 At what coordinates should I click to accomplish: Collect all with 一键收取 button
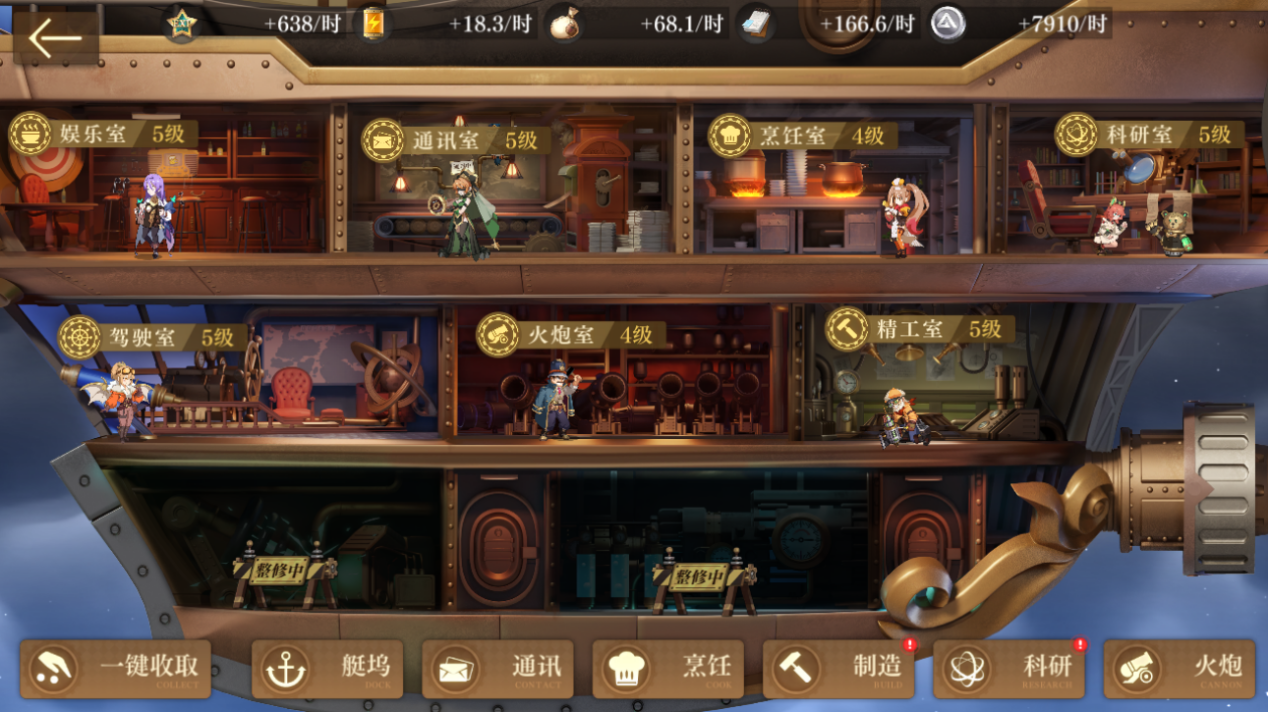click(x=116, y=668)
